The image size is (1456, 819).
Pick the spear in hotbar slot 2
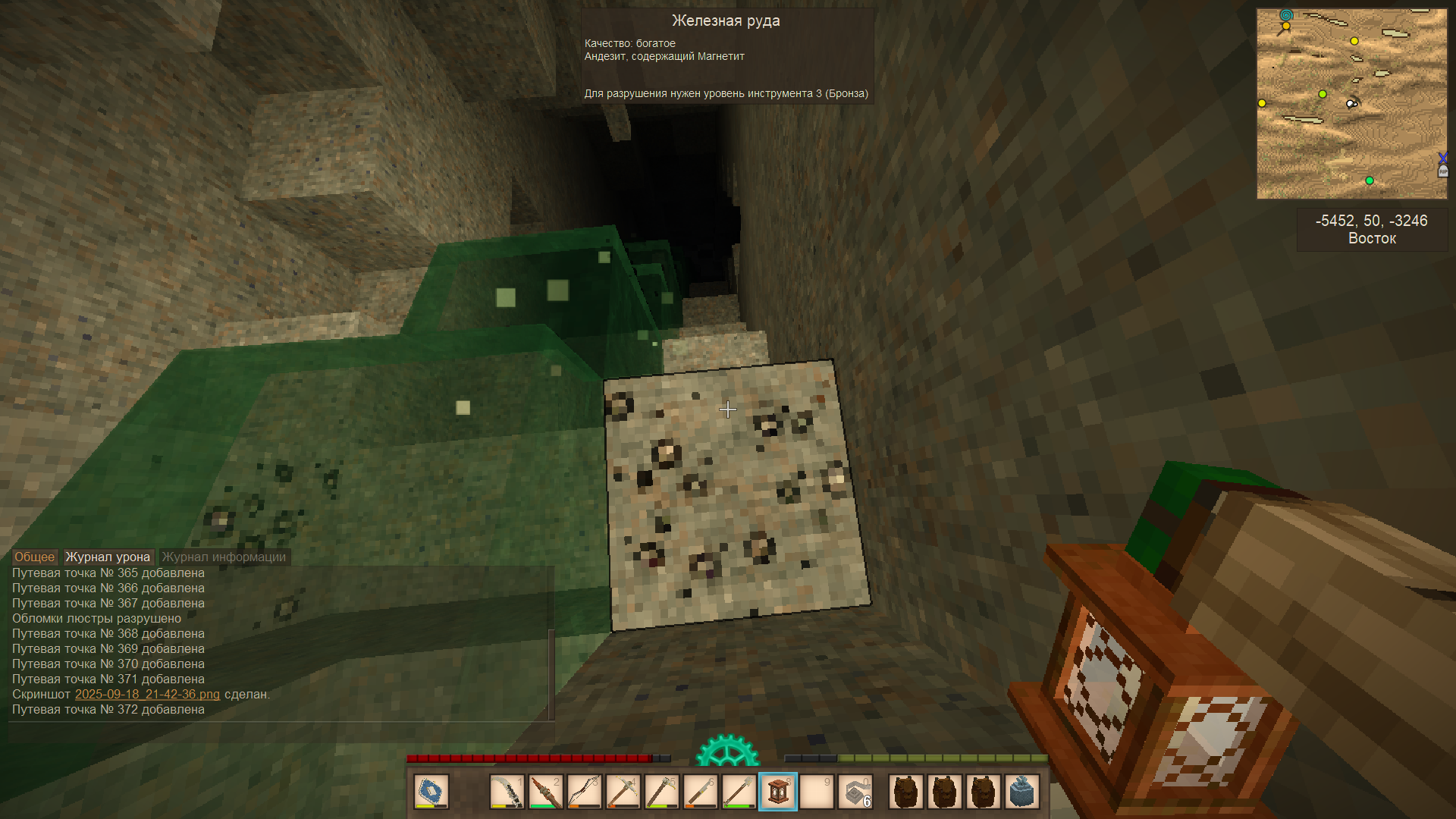[x=545, y=792]
